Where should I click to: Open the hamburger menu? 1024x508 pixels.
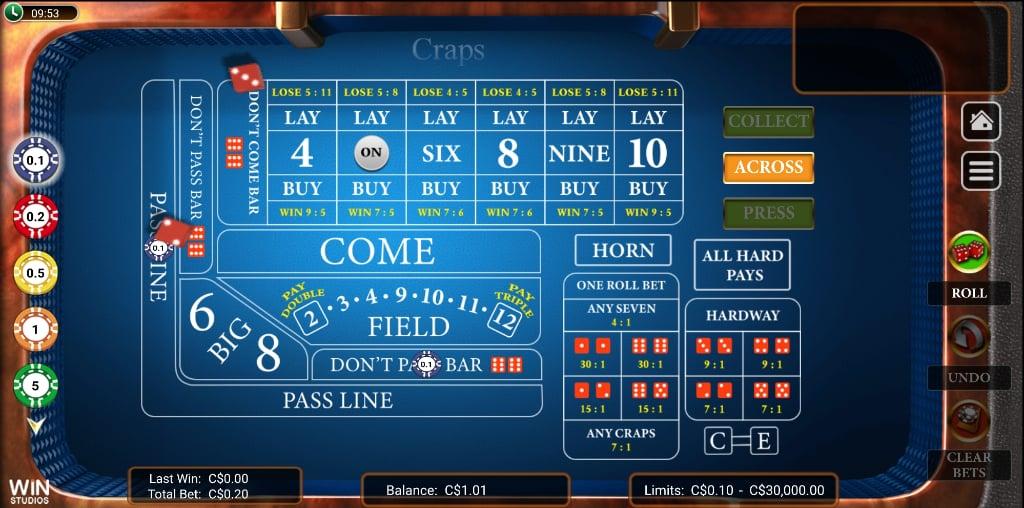tap(981, 171)
